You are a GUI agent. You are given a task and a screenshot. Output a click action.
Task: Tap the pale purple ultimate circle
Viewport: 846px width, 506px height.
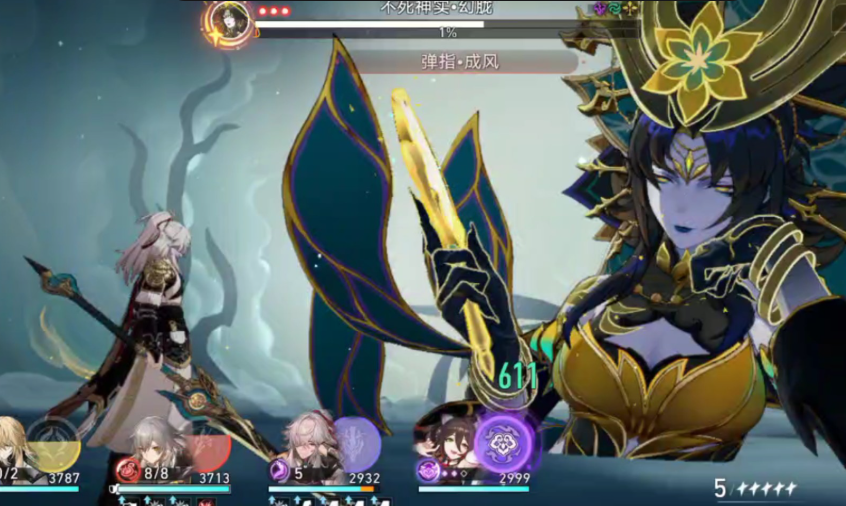355,442
